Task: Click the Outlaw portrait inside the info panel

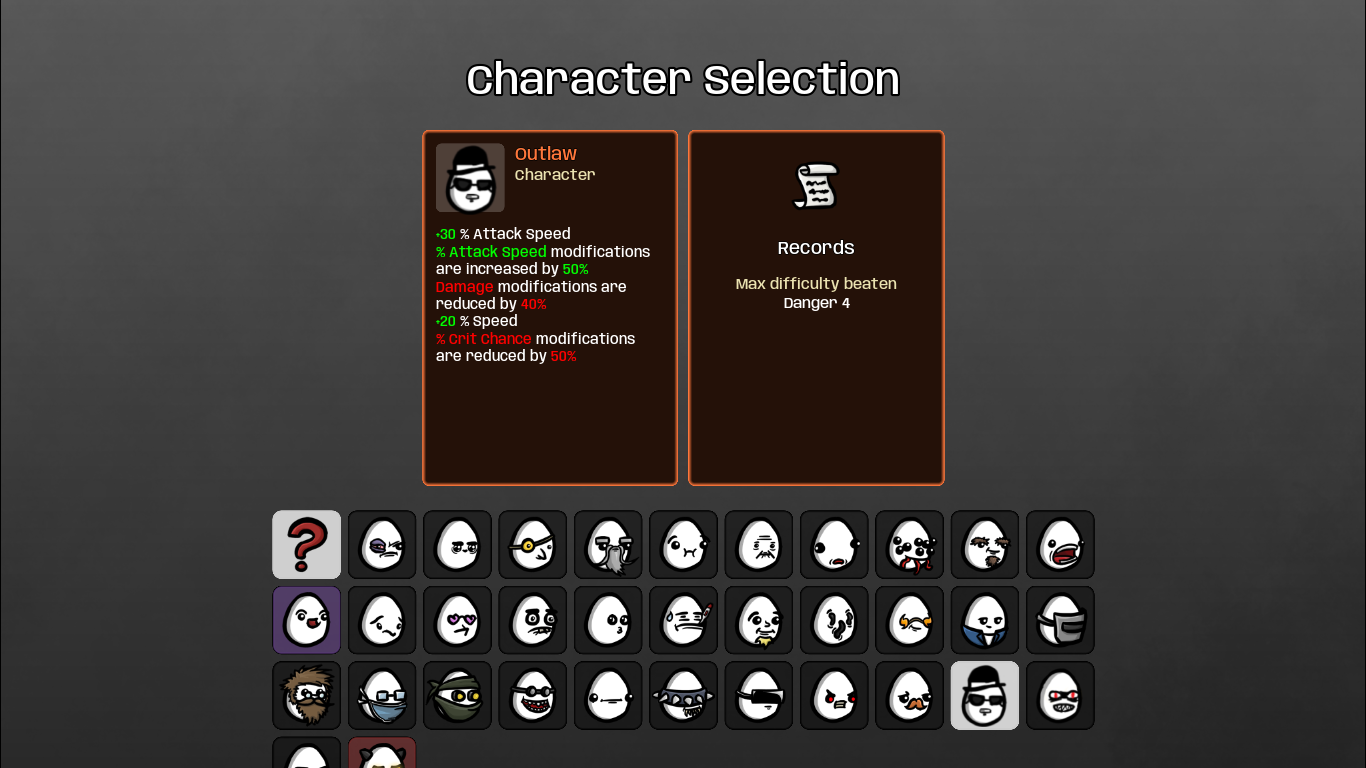Action: pyautogui.click(x=470, y=178)
